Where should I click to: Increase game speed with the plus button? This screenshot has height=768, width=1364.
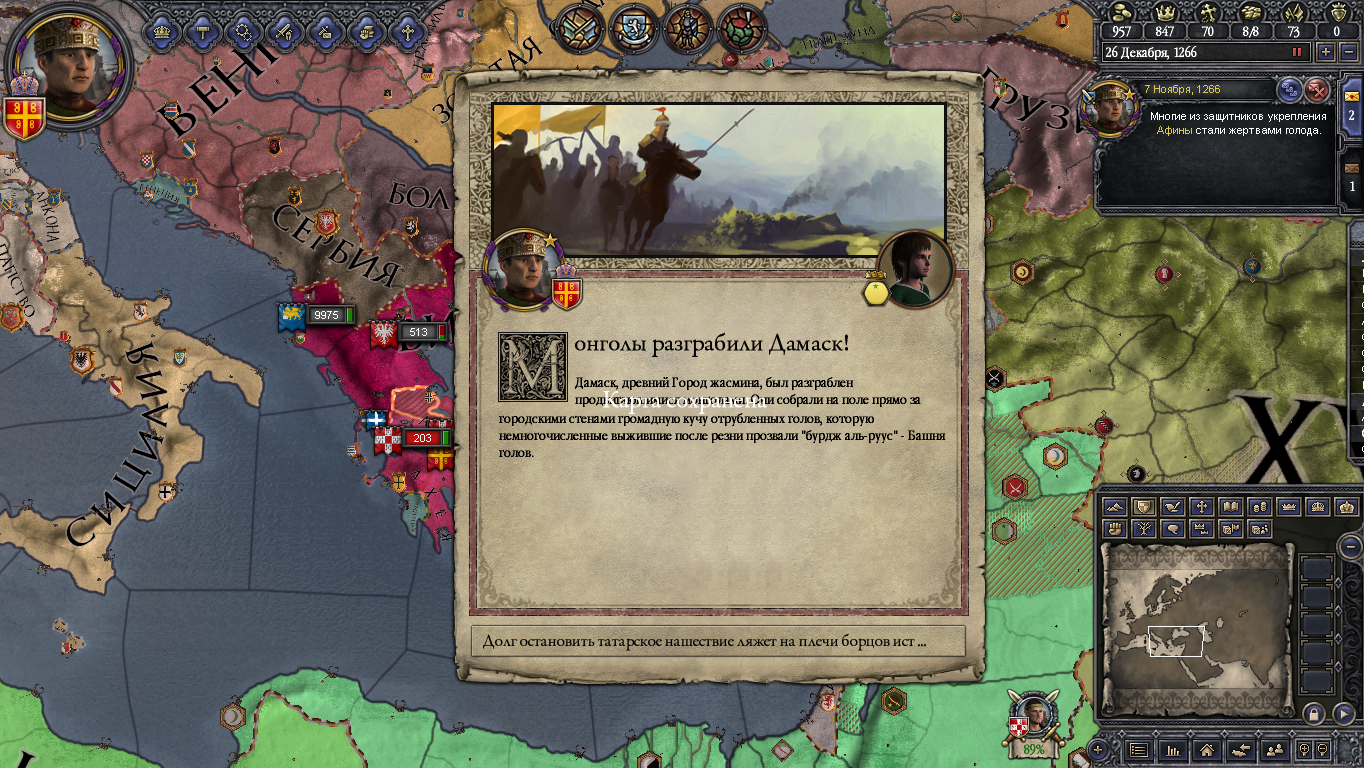point(1326,52)
